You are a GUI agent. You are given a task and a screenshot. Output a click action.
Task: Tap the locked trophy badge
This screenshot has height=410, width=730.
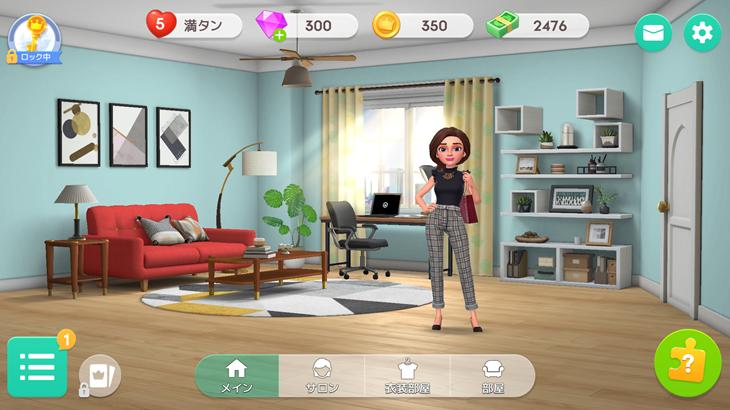click(35, 39)
